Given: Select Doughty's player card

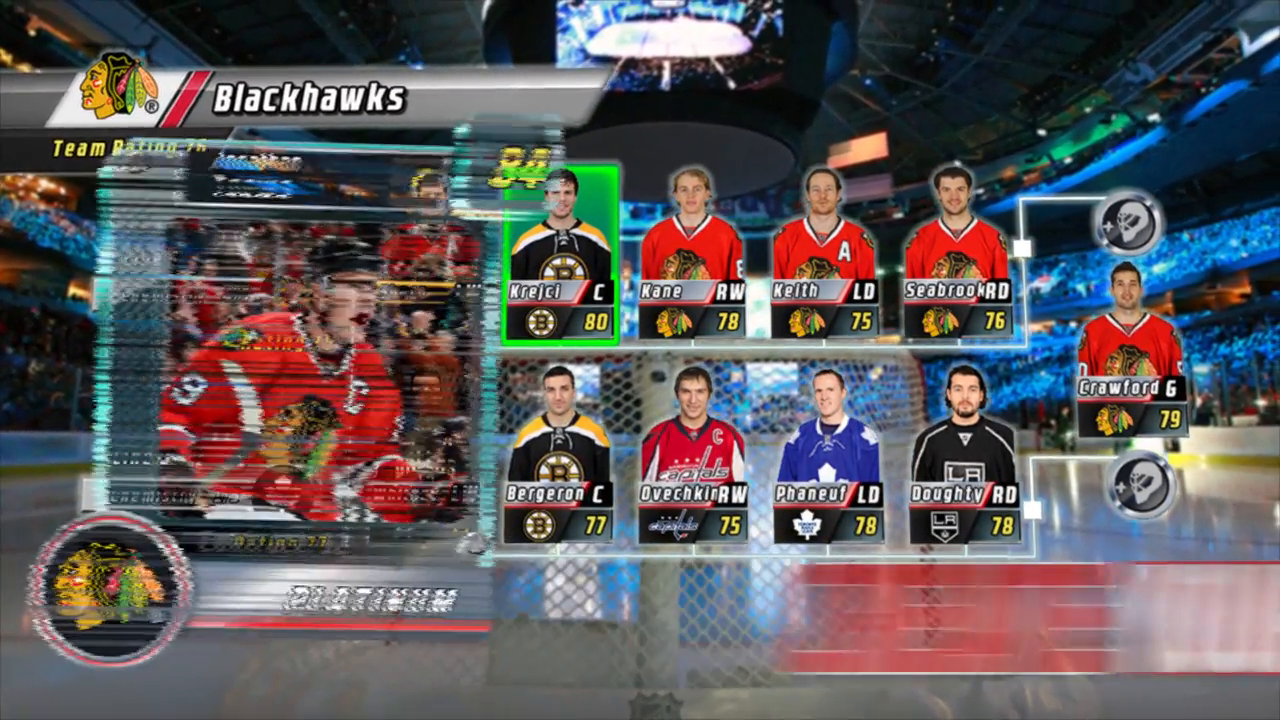Looking at the screenshot, I should tap(963, 450).
